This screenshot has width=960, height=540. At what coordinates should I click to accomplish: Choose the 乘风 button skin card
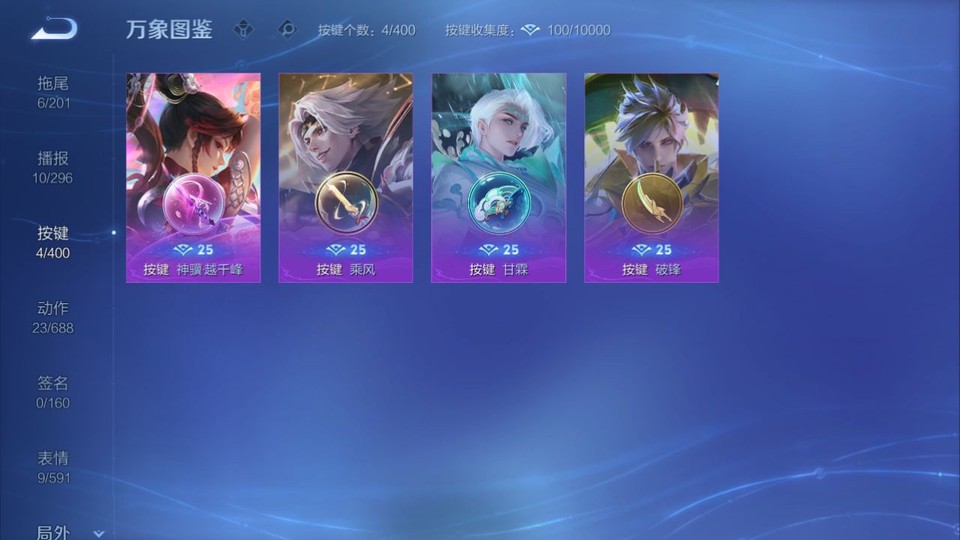(346, 177)
